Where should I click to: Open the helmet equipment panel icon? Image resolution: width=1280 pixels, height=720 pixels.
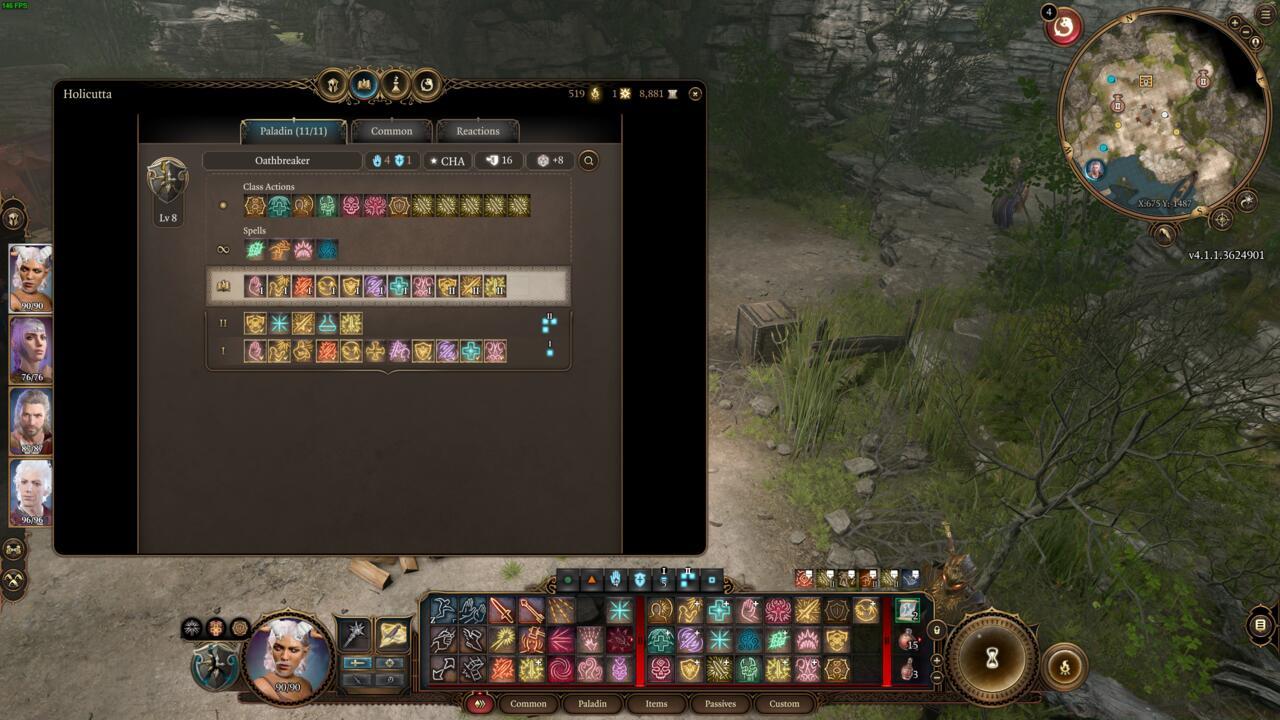pyautogui.click(x=333, y=85)
